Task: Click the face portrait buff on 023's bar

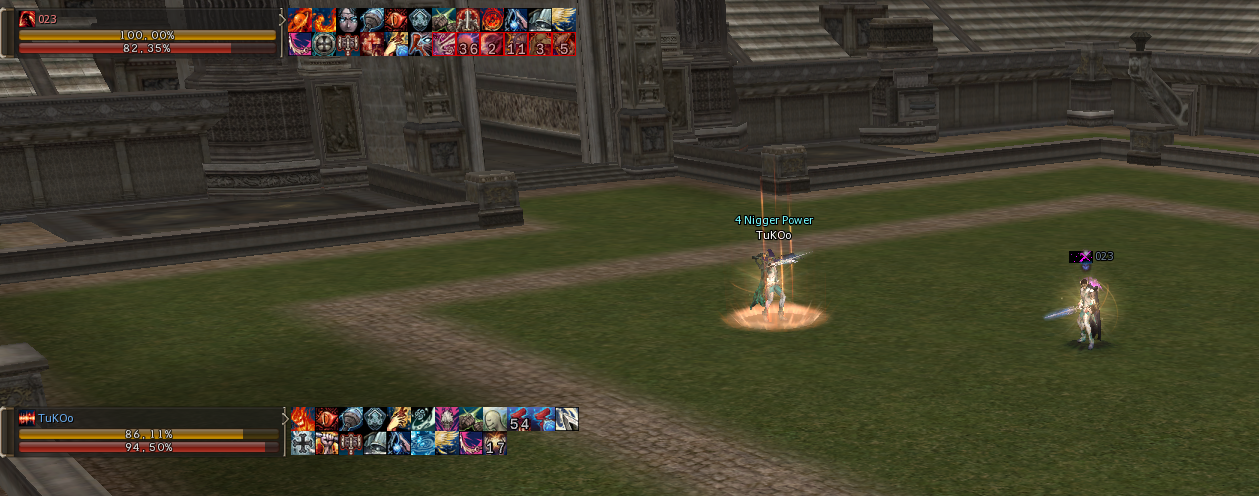Action: pyautogui.click(x=348, y=20)
